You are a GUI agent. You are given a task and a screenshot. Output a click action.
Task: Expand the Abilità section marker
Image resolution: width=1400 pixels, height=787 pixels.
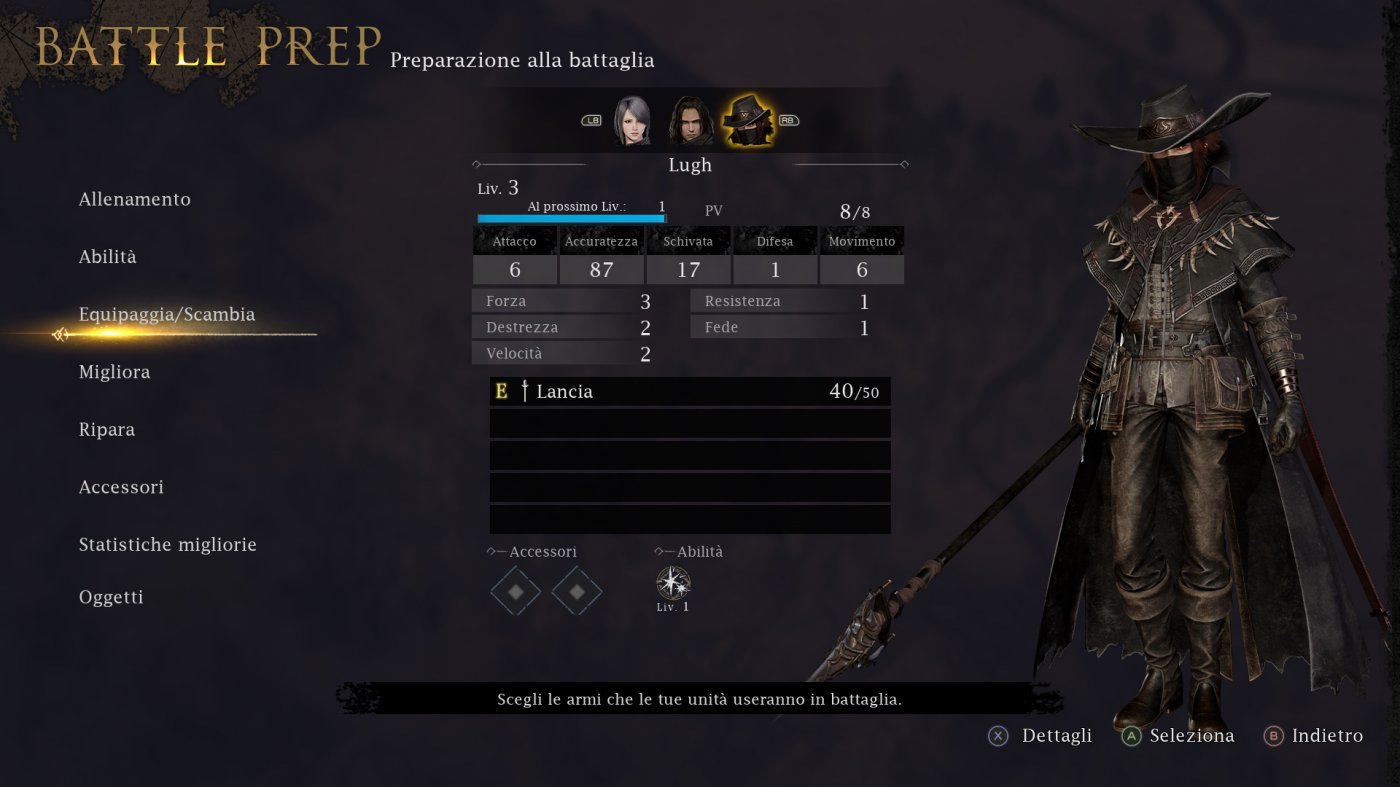[659, 551]
